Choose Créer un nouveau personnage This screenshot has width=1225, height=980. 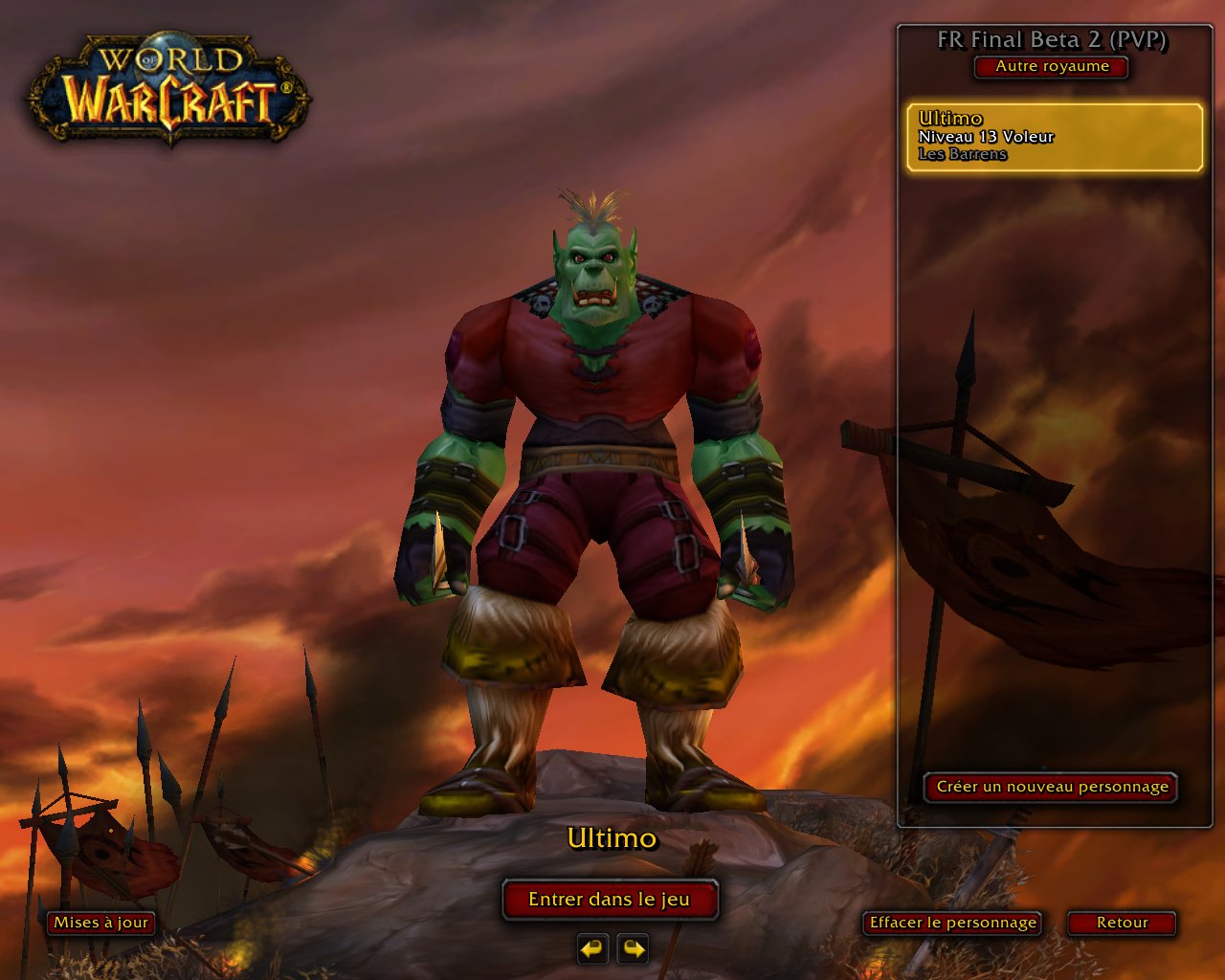pos(1051,787)
